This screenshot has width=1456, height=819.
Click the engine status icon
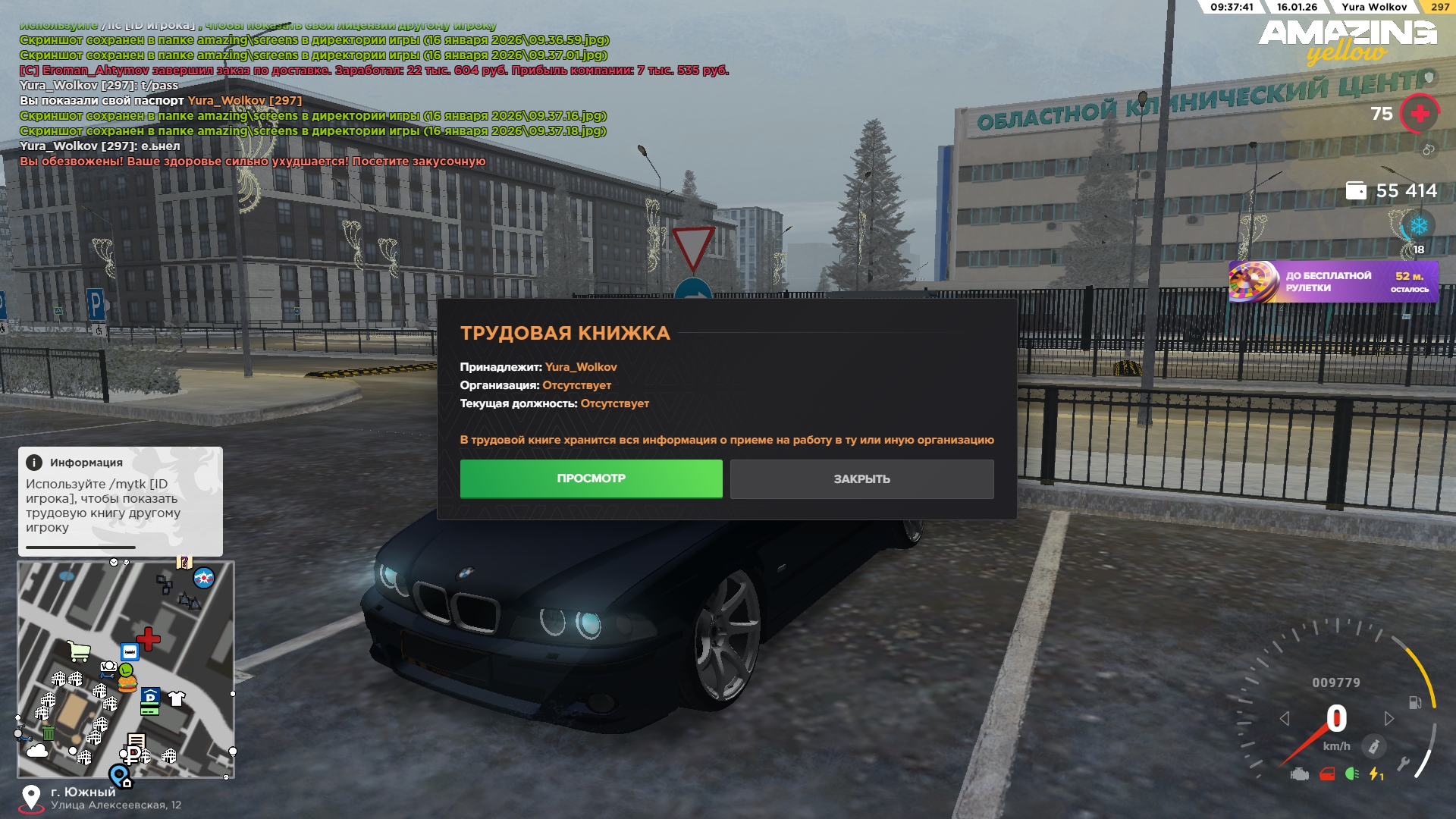click(1300, 774)
